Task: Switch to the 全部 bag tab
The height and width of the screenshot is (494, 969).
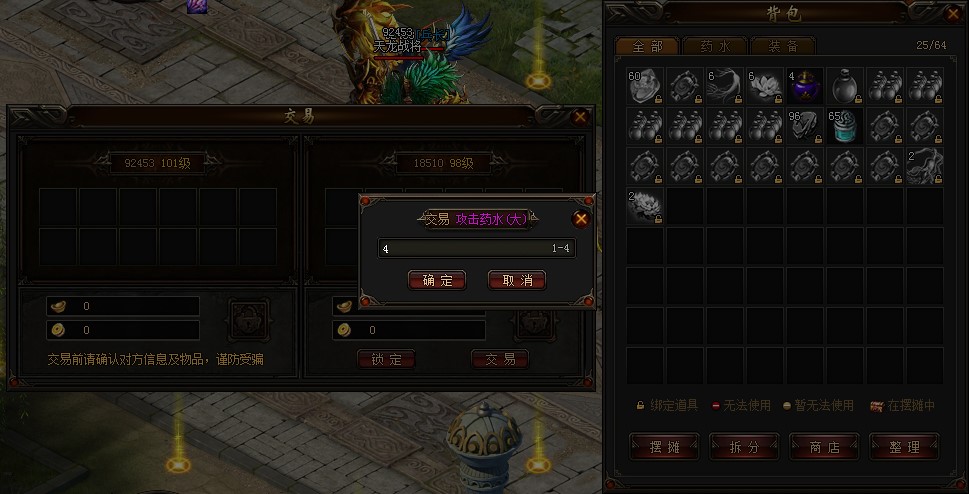Action: pyautogui.click(x=646, y=46)
